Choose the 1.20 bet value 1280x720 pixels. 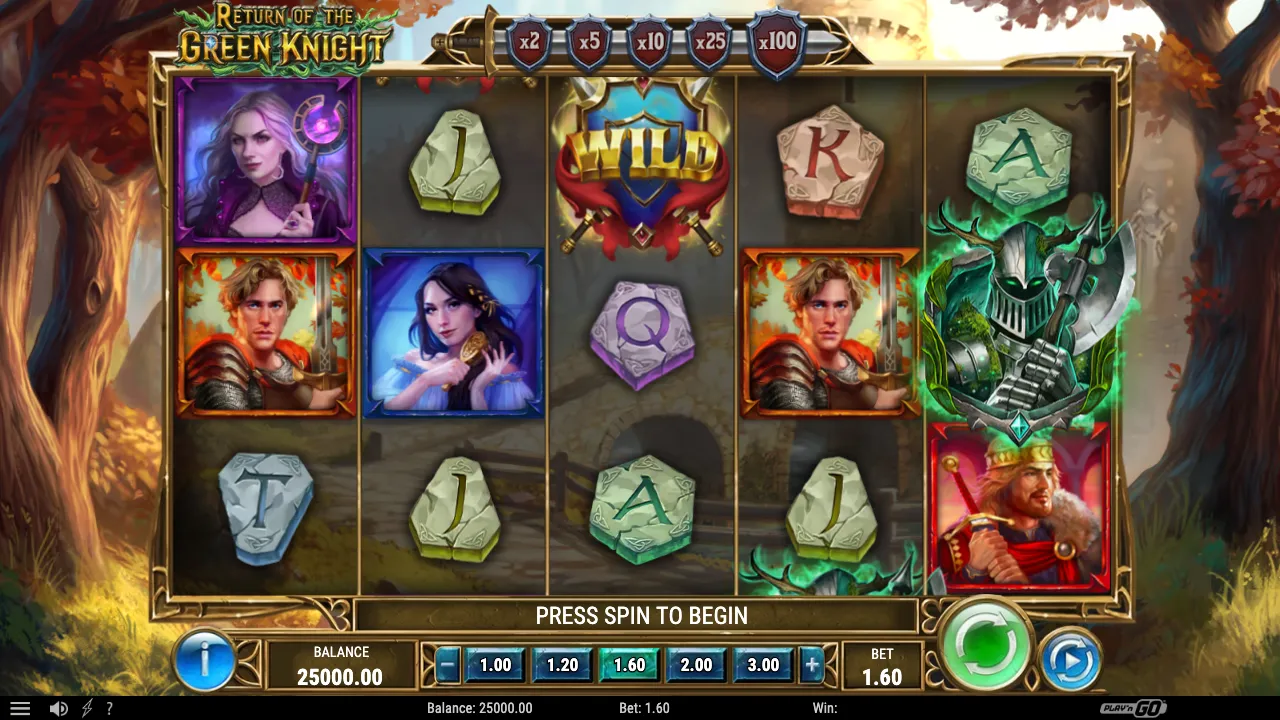(562, 665)
